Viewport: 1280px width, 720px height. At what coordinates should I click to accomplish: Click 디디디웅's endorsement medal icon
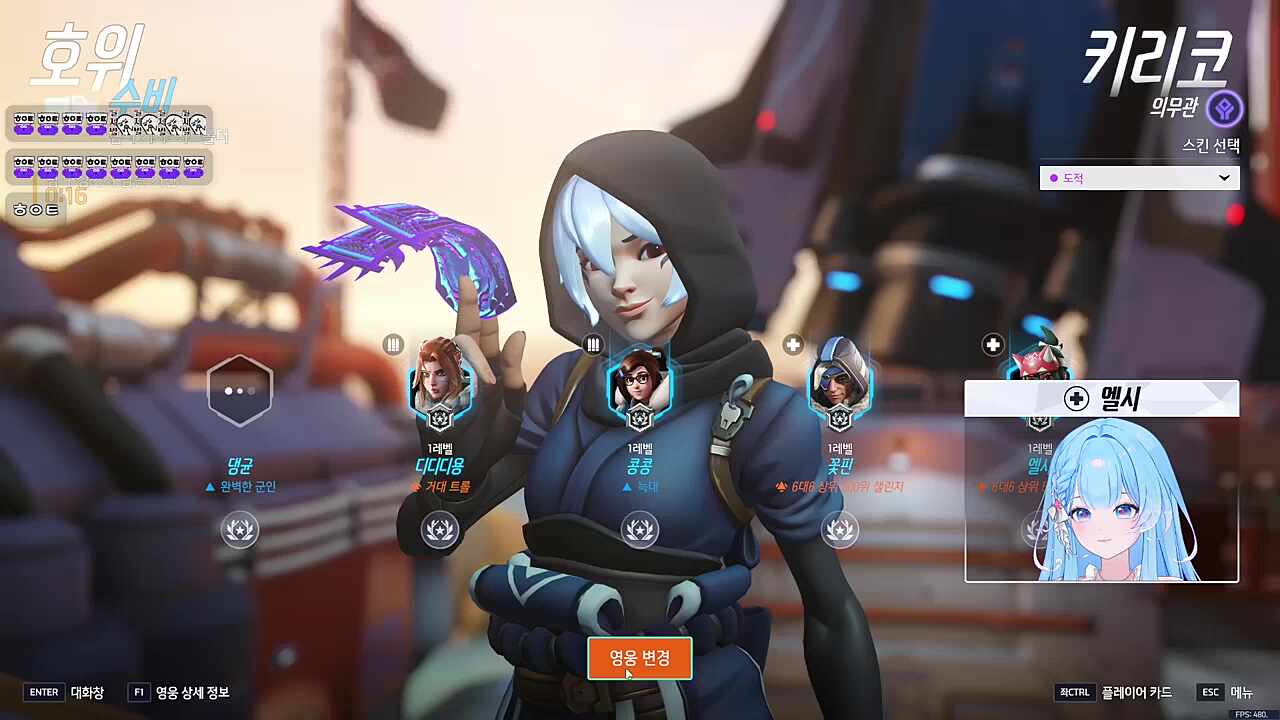coord(440,530)
